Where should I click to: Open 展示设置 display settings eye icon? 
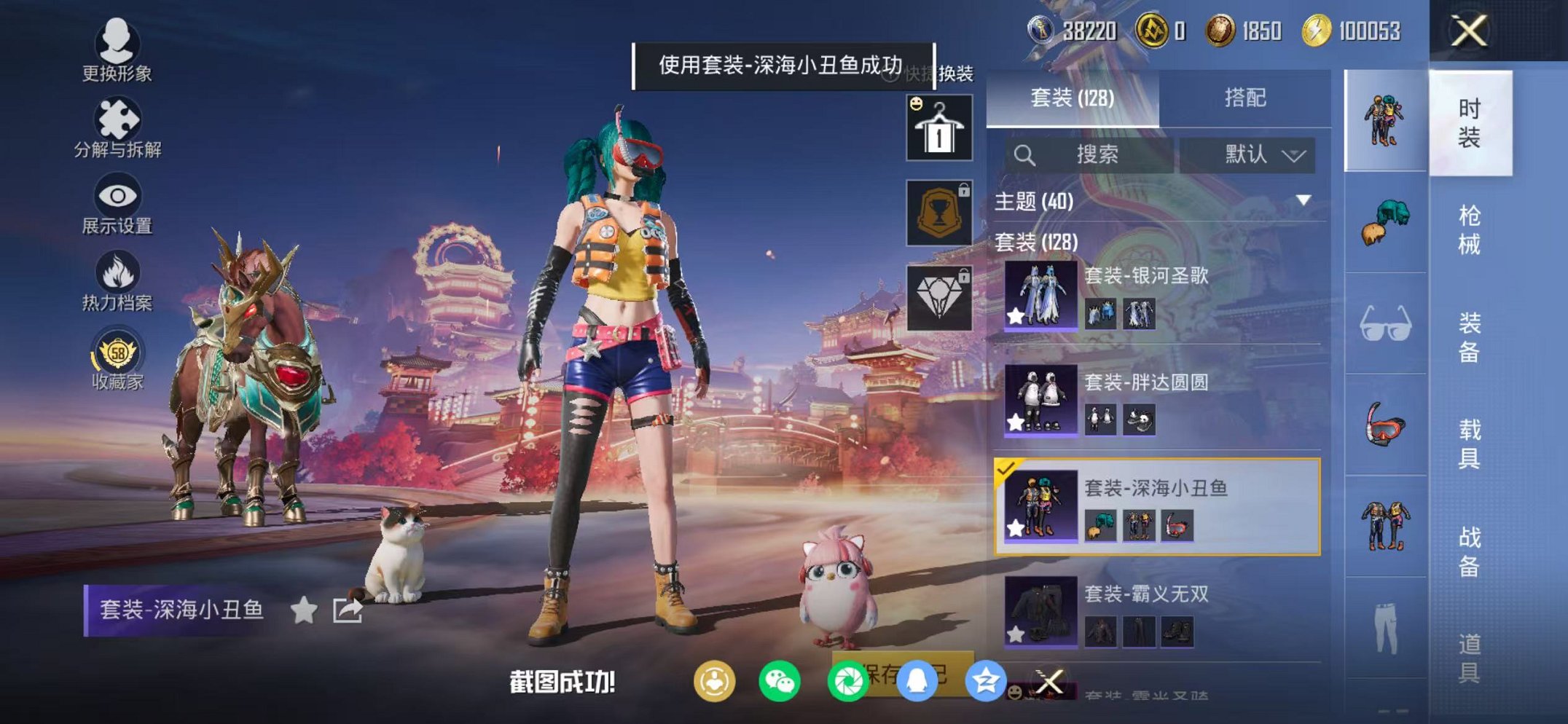pos(117,195)
